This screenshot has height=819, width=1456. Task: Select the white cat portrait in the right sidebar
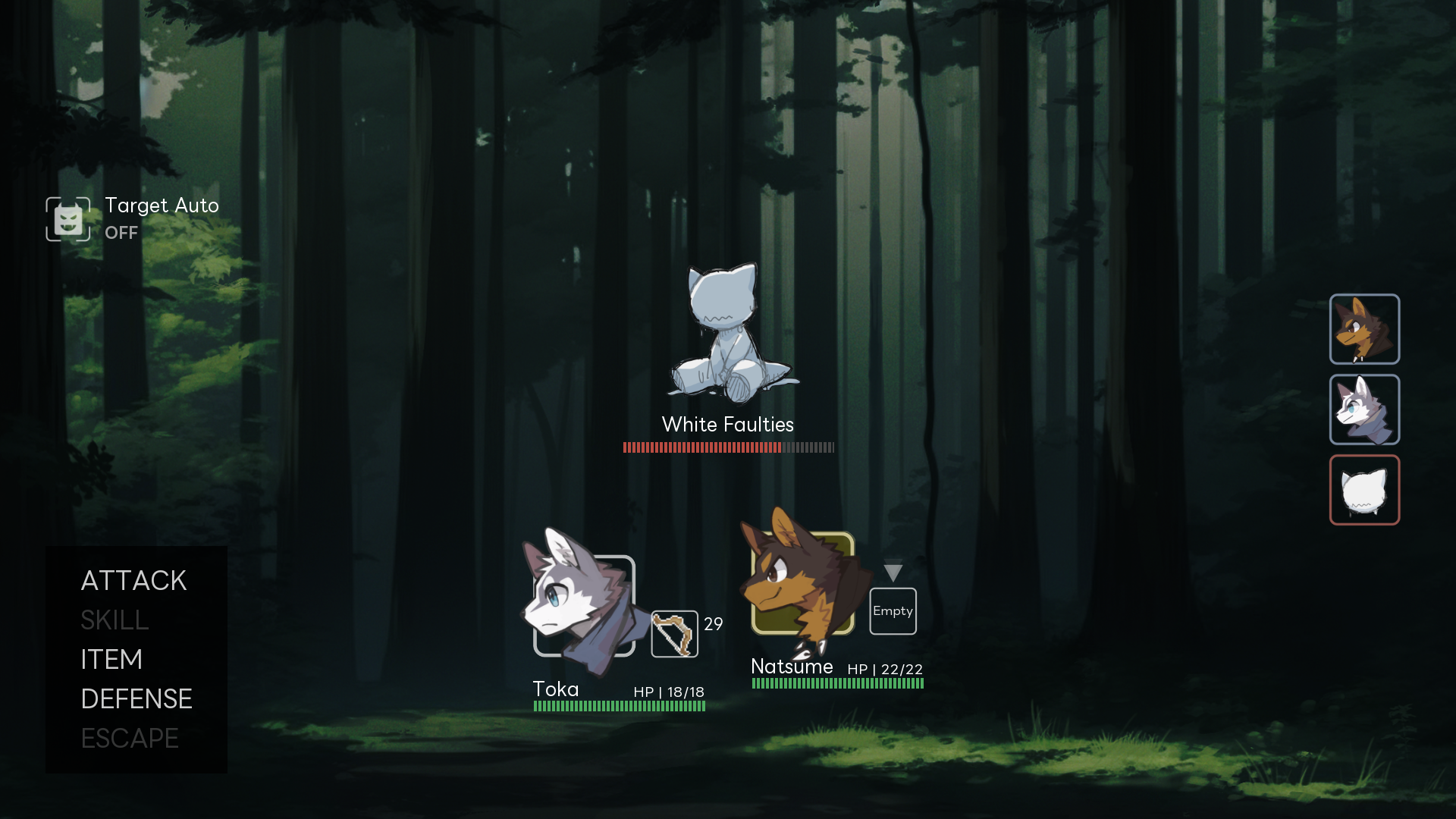point(1364,491)
